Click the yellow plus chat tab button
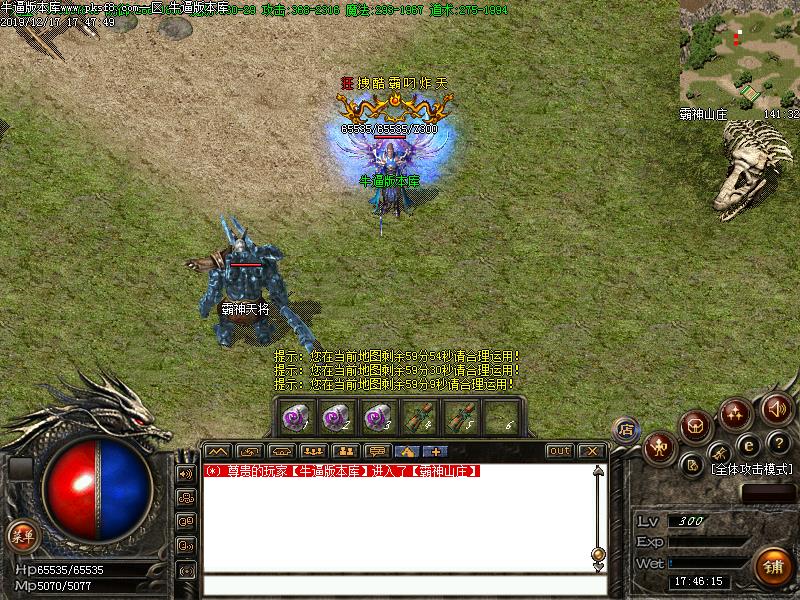Viewport: 800px width, 600px height. [437, 451]
